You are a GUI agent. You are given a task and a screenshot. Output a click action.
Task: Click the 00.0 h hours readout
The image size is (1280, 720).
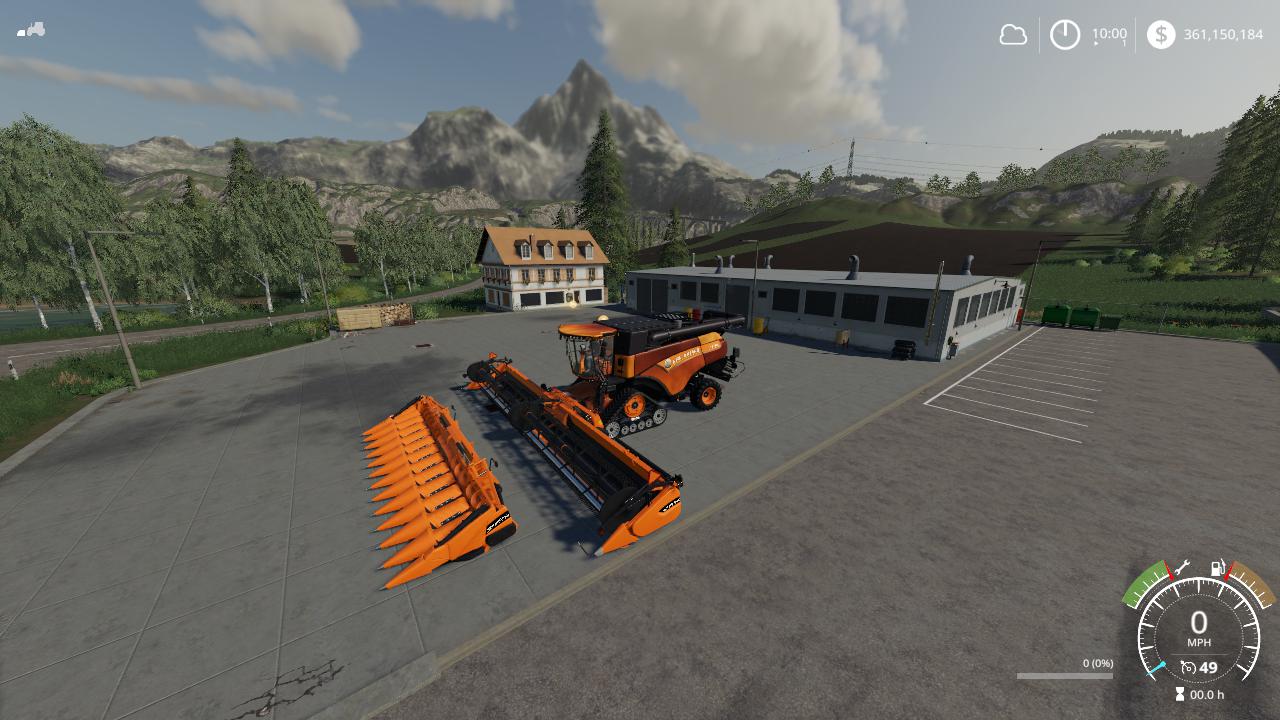[1206, 693]
